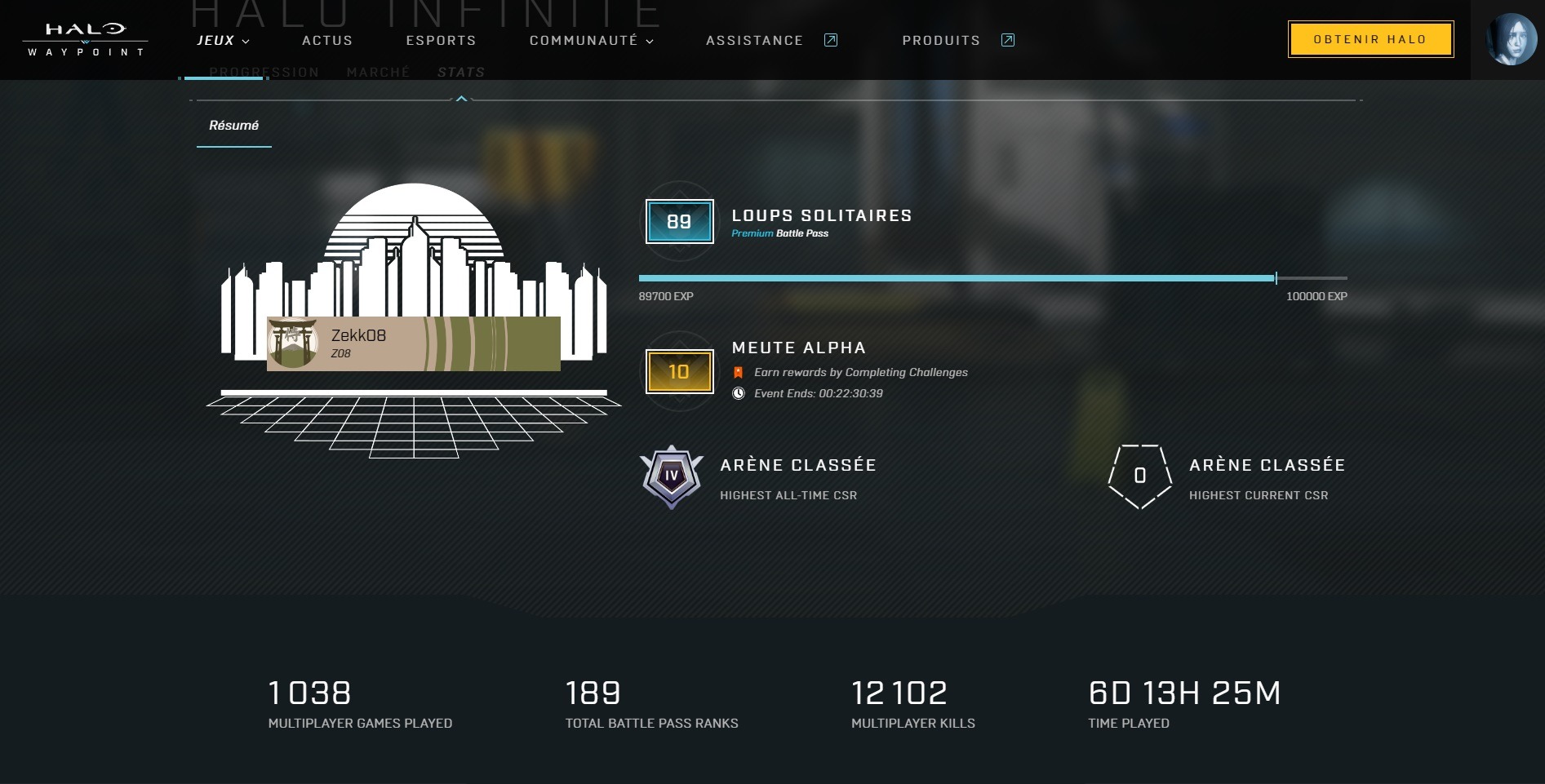Expand the COMMUNAUTÉ dropdown menu
1545x784 pixels.
[591, 41]
